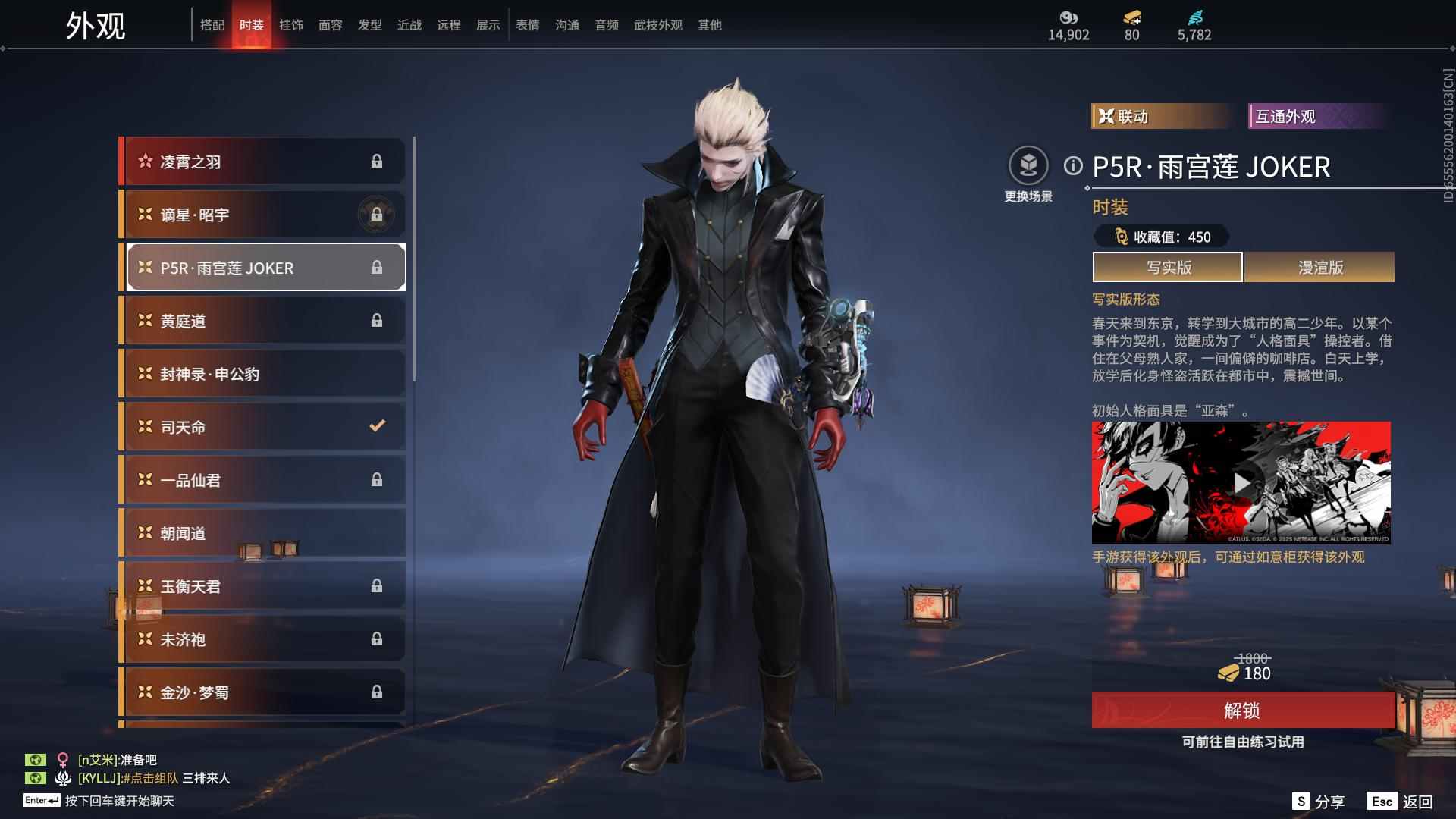Open the 武技外观 tab
Screen dimensions: 1456x819
point(658,25)
